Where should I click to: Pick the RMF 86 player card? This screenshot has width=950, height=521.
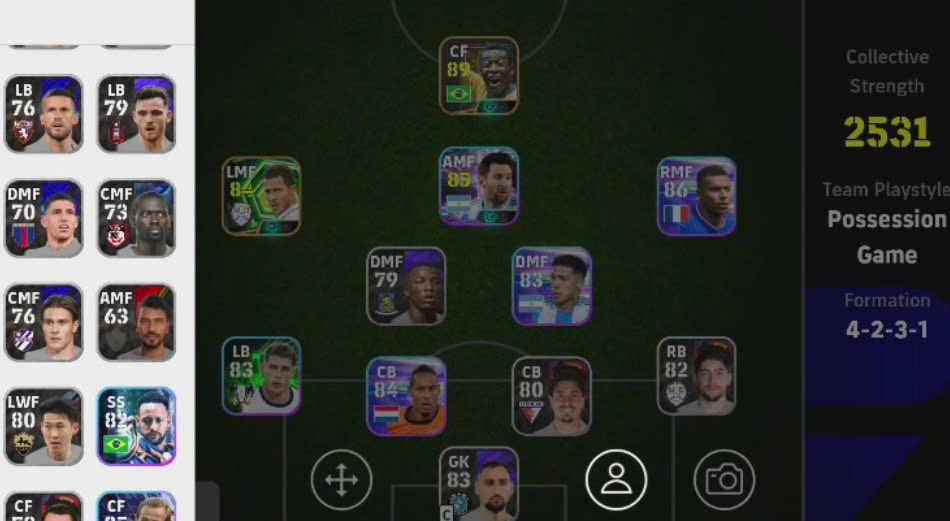[x=697, y=196]
